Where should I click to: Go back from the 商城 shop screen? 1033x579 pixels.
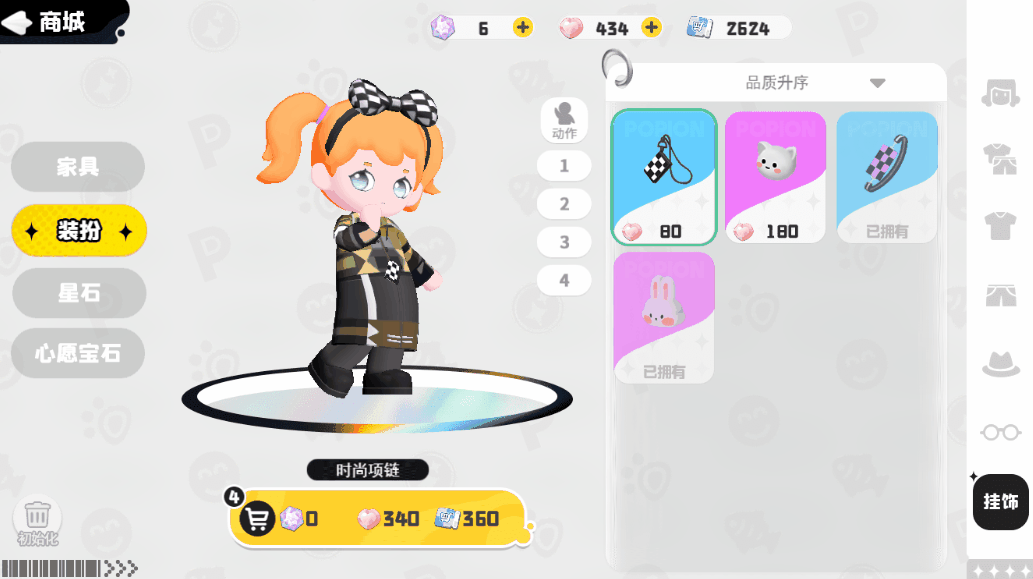pos(20,23)
